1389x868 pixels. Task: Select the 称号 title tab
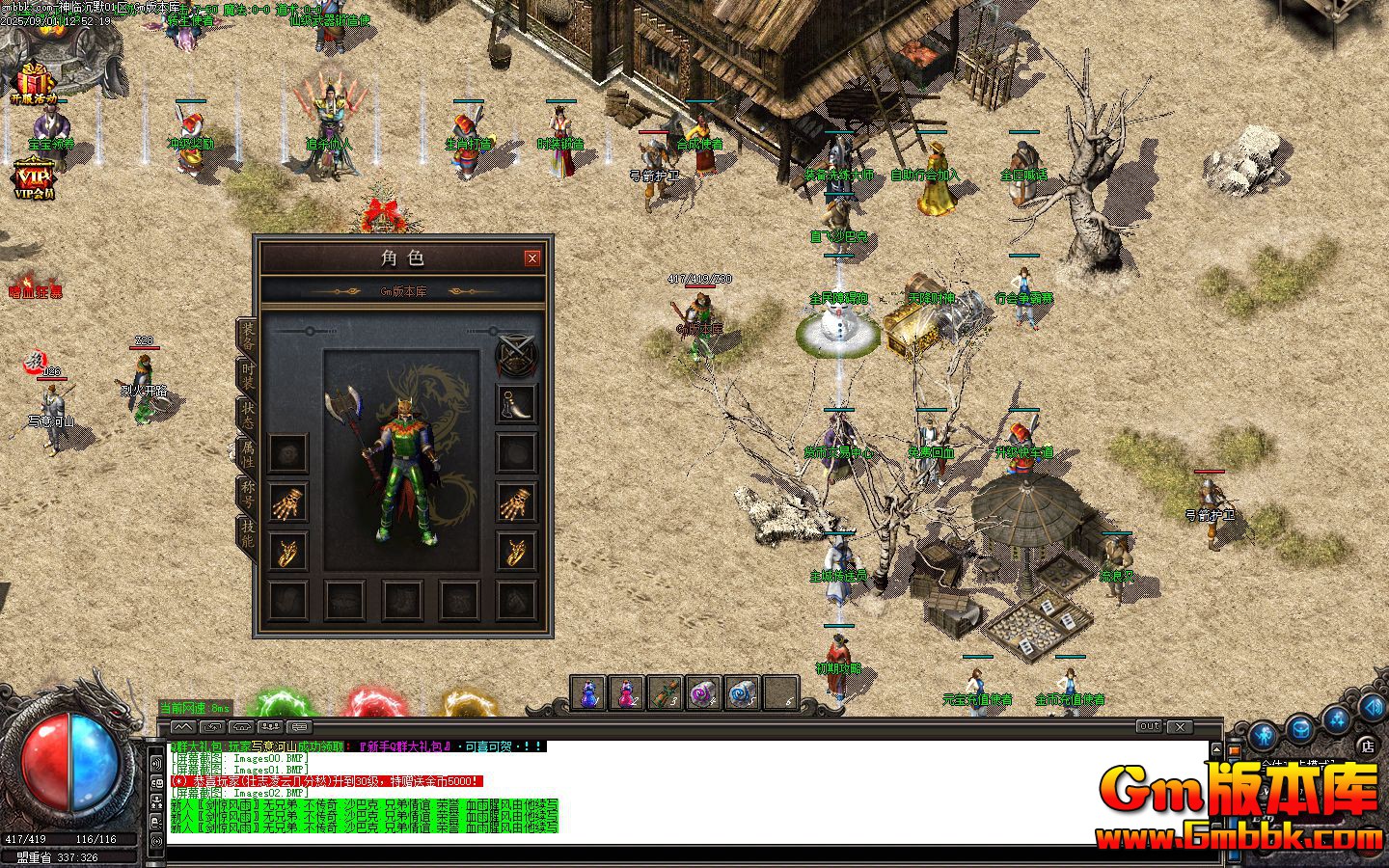(248, 493)
